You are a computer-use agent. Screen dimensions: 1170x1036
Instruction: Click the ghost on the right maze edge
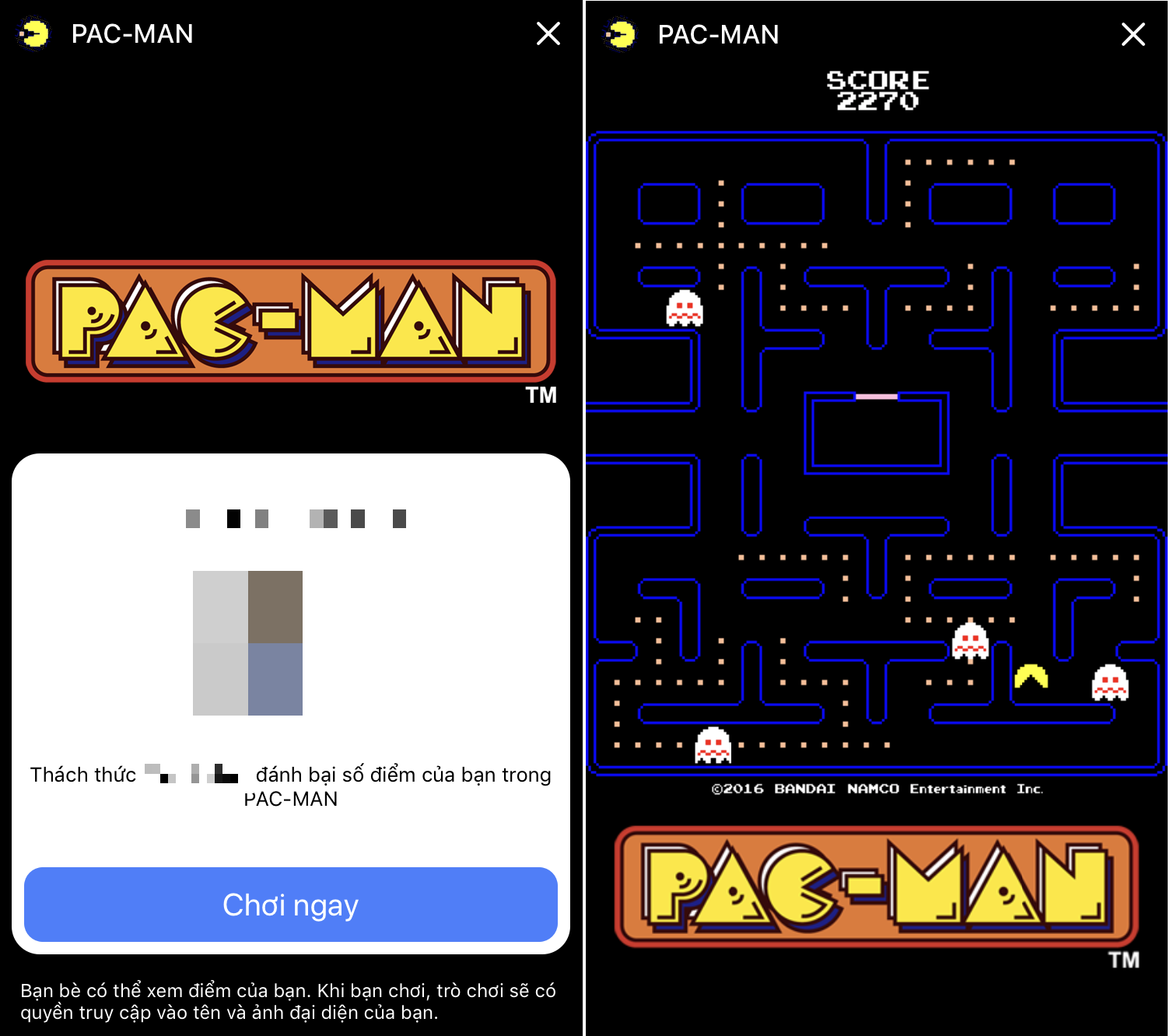[x=1109, y=683]
